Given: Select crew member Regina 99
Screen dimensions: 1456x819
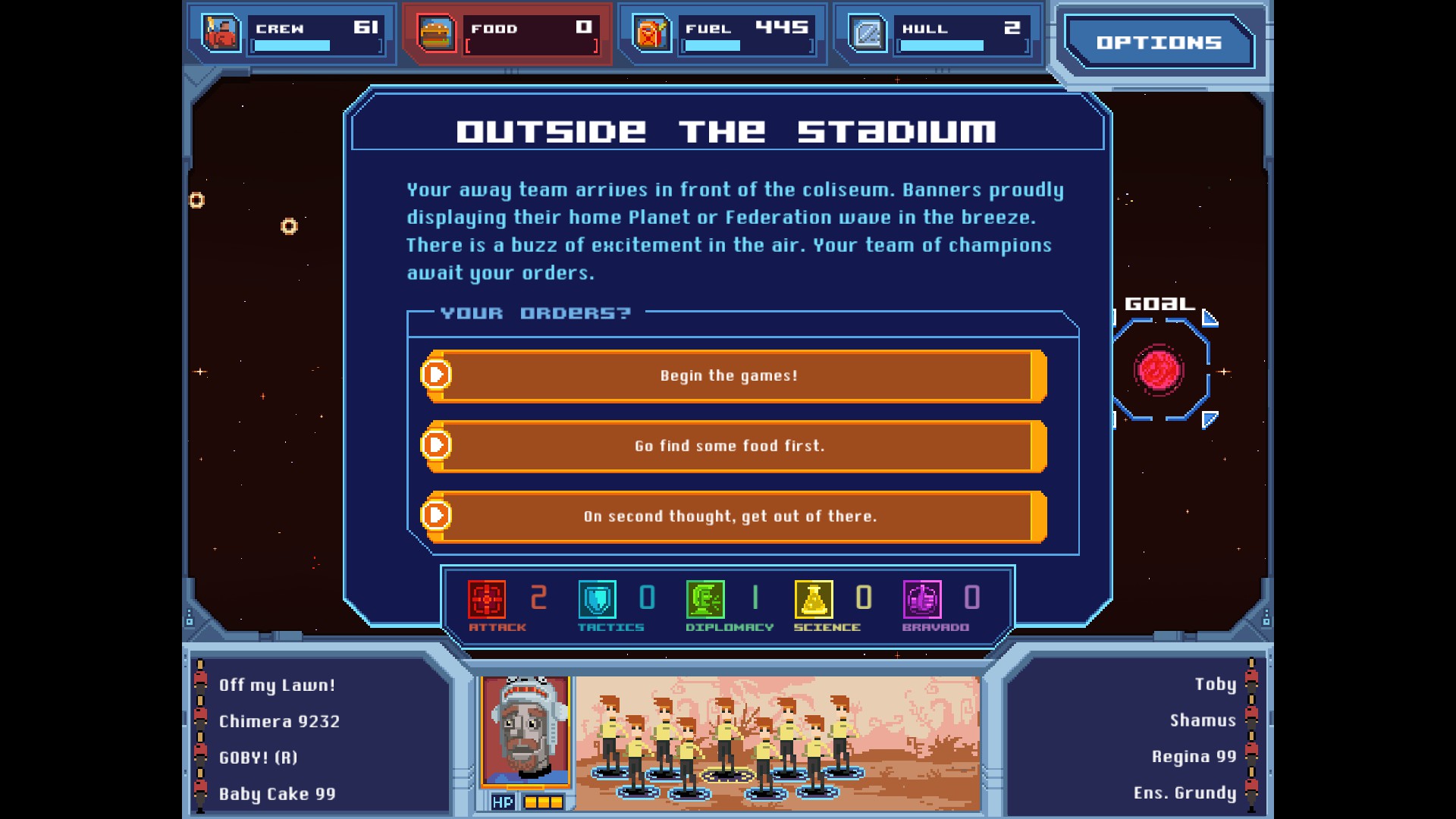Looking at the screenshot, I should coord(1192,756).
